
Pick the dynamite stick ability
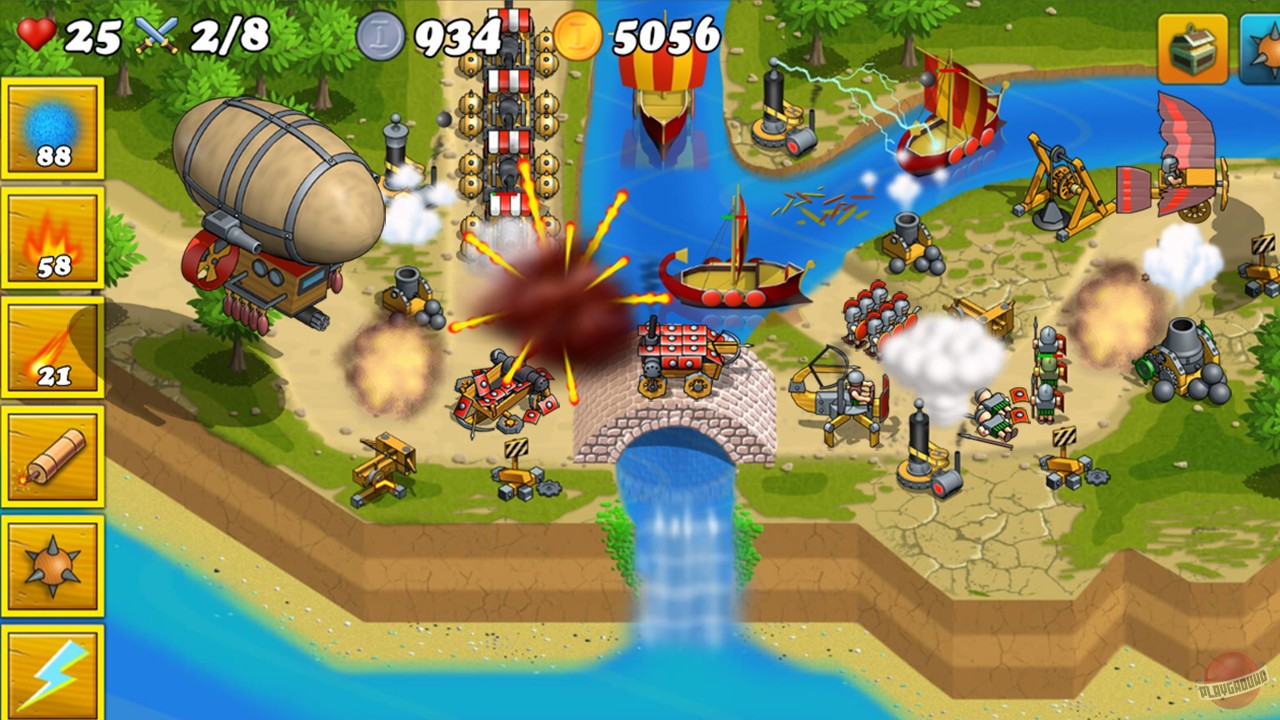click(52, 455)
